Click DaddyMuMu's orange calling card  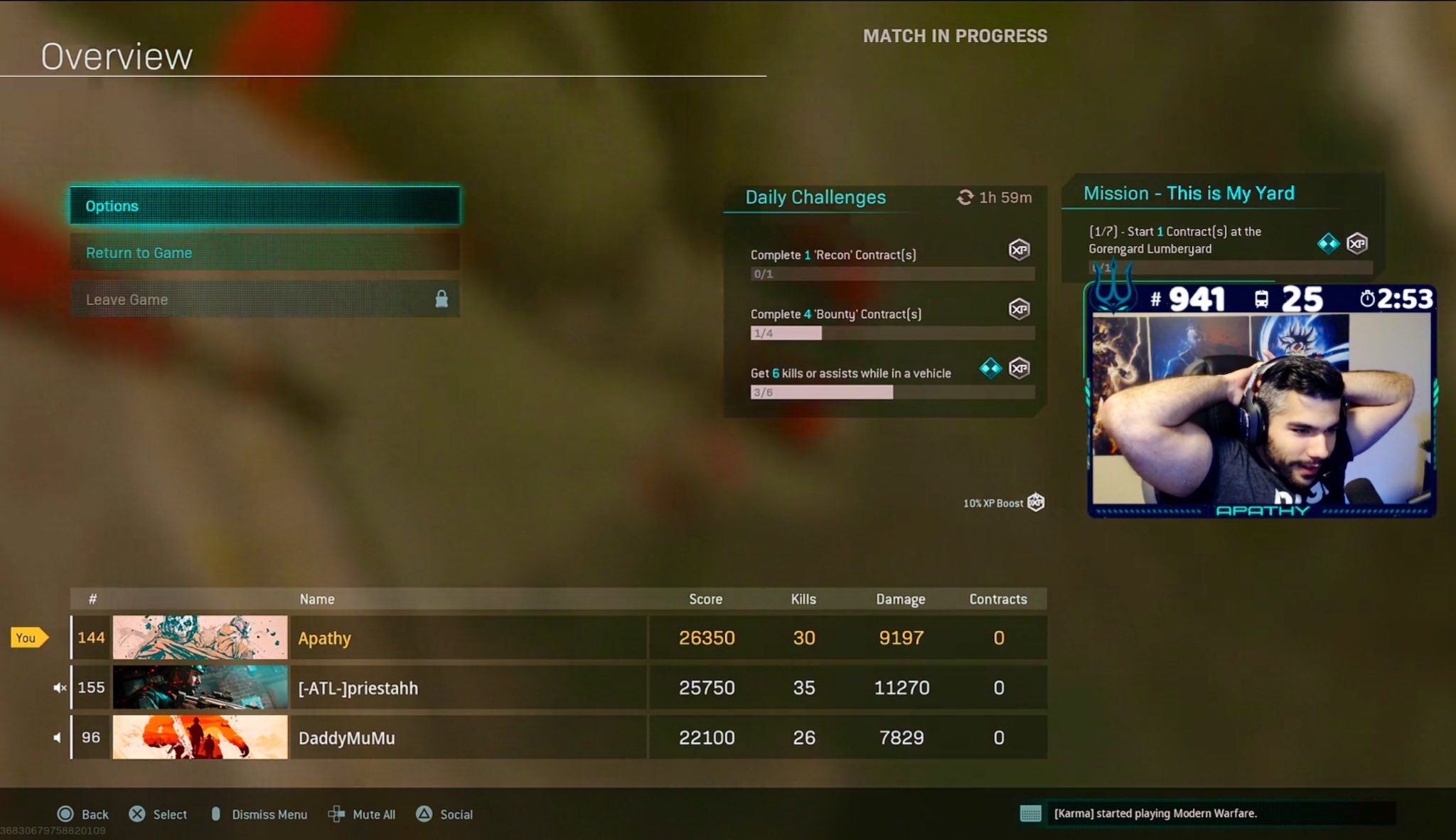coord(200,738)
